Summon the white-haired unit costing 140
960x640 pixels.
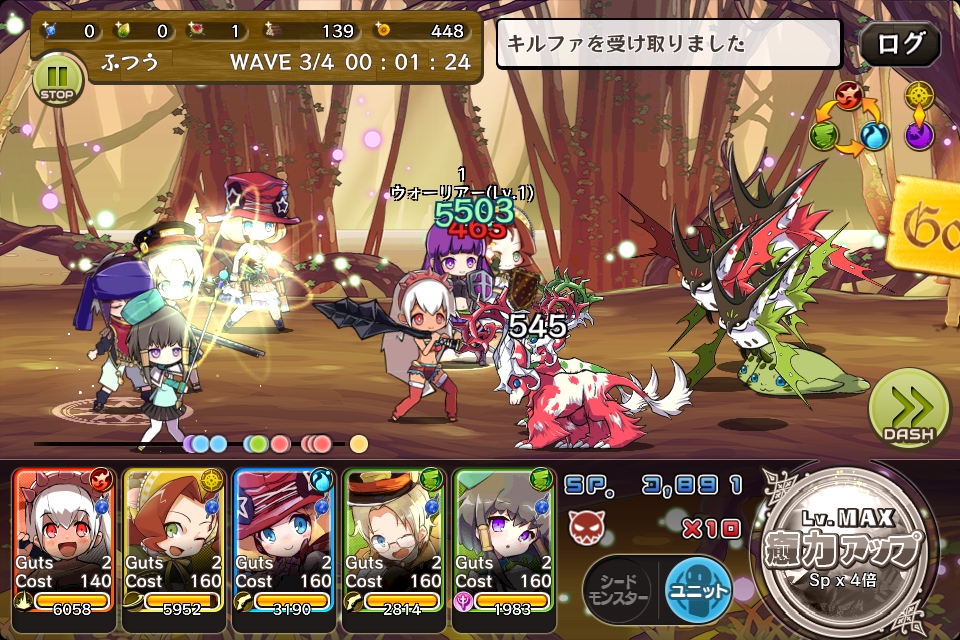pyautogui.click(x=64, y=540)
